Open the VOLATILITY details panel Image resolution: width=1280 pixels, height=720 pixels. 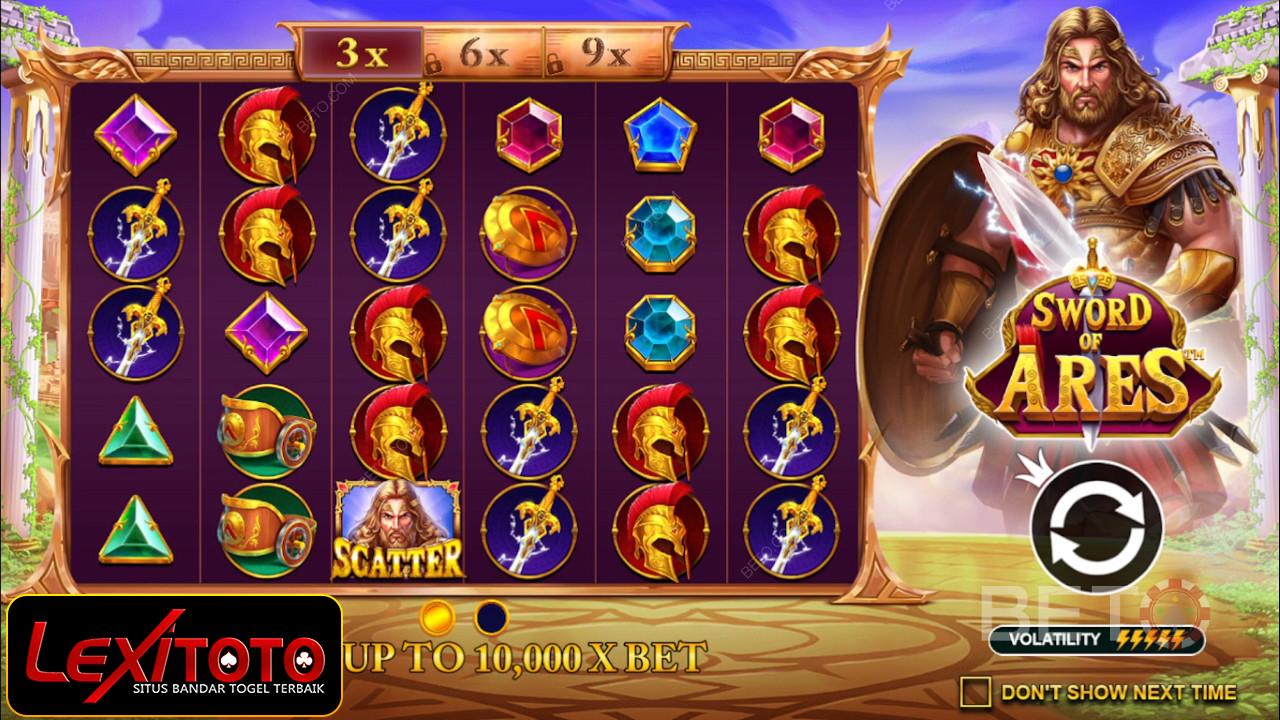[1055, 636]
